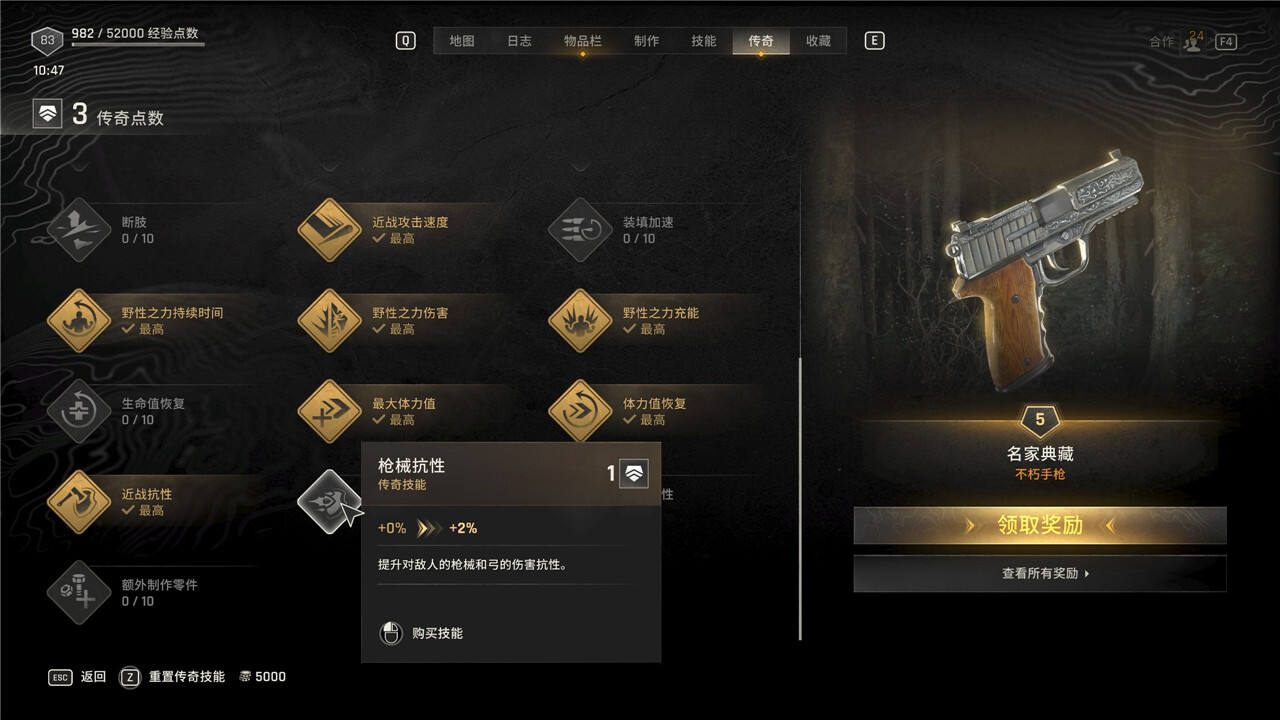This screenshot has width=1280, height=720.
Task: Choose the 近战攻击速度 skill icon
Action: [x=329, y=230]
